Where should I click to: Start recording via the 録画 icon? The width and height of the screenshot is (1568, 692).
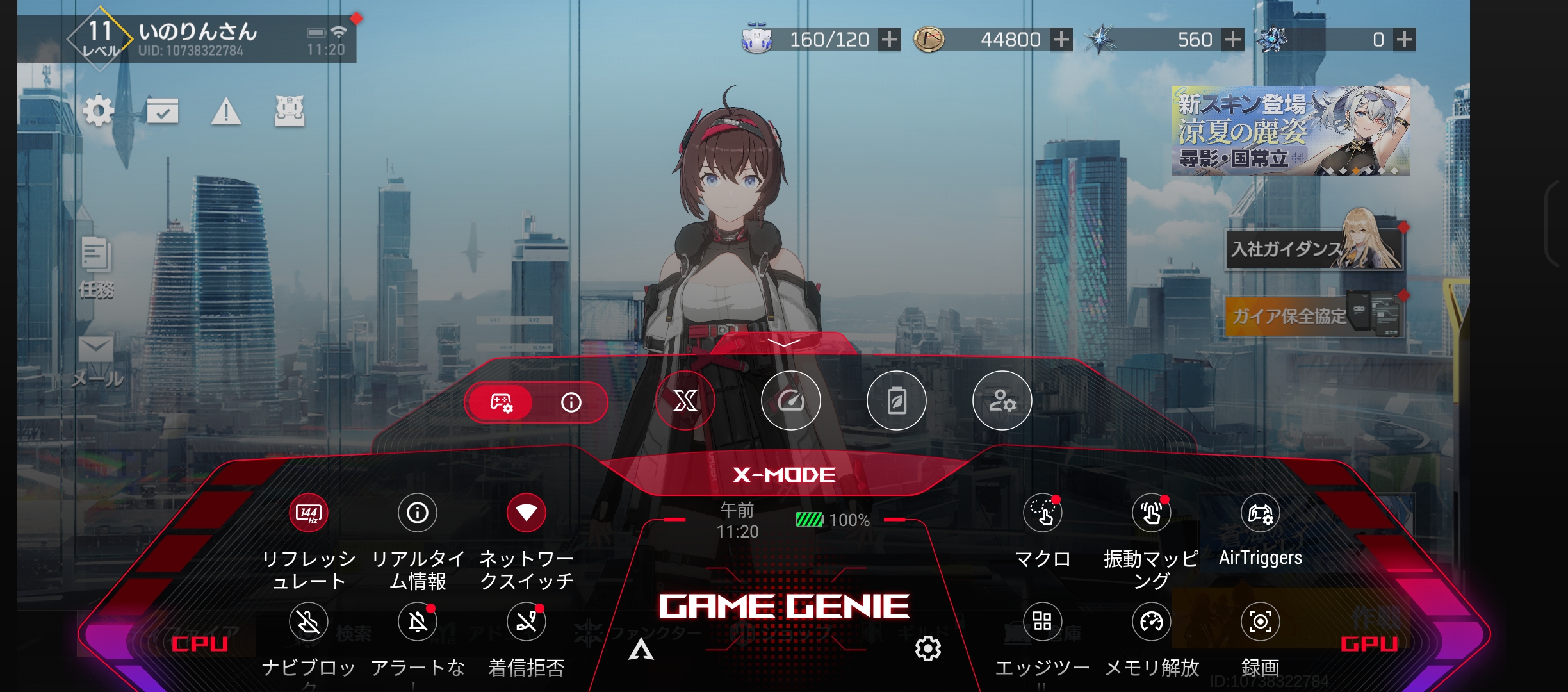point(1260,622)
